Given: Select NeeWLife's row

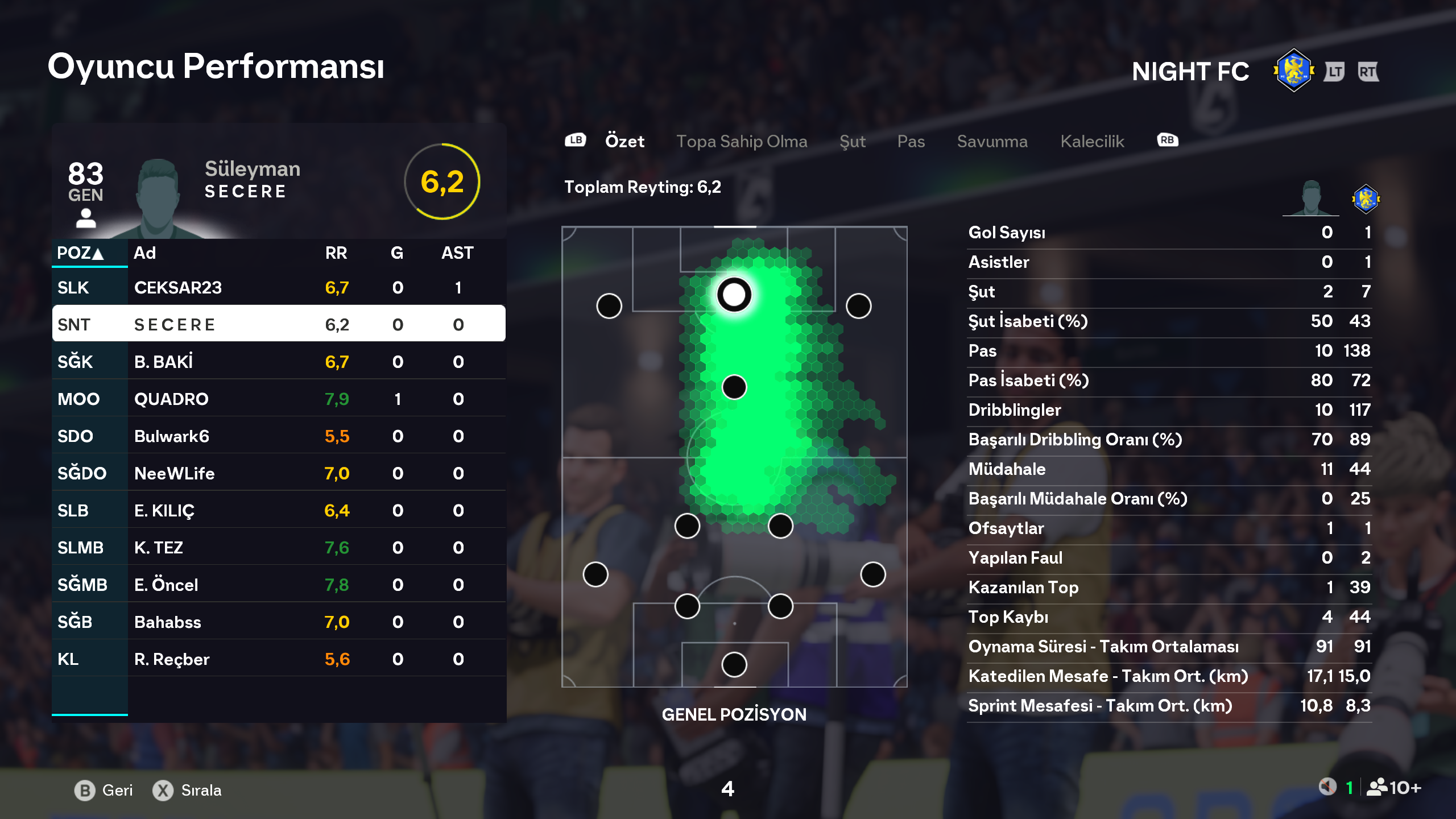Looking at the screenshot, I should [279, 473].
